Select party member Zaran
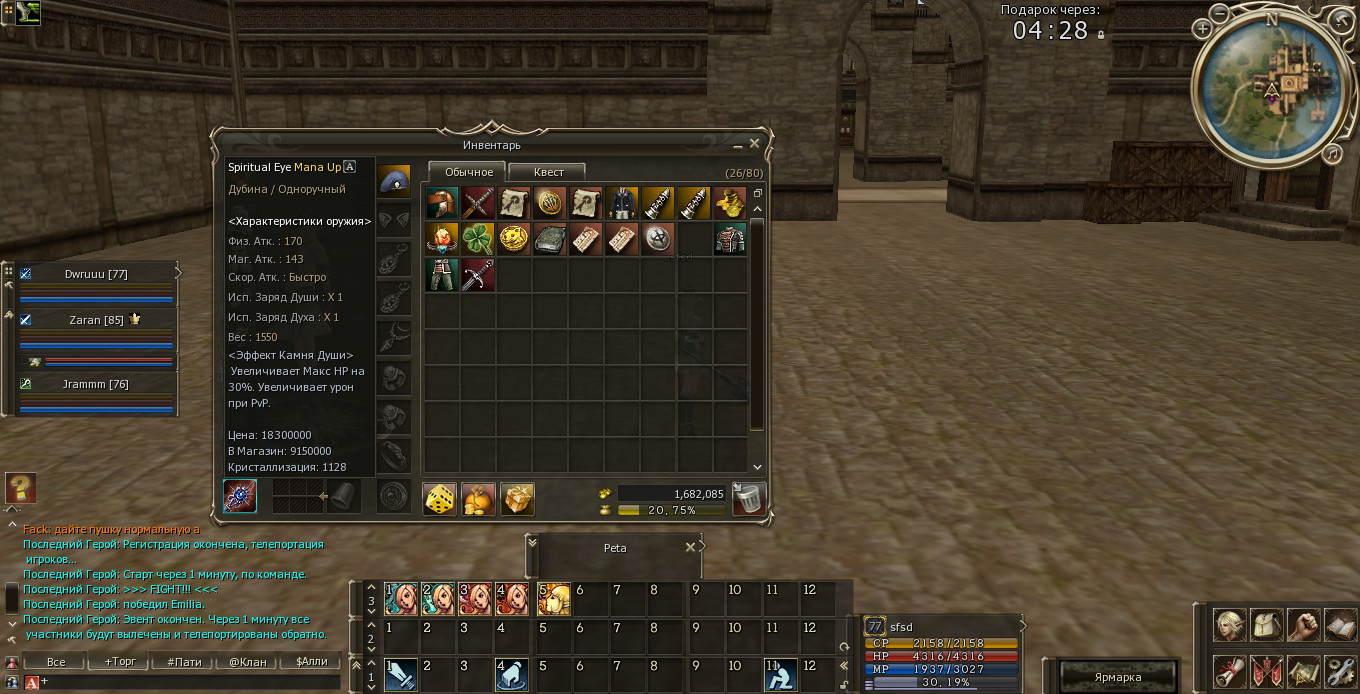1360x694 pixels. [96, 320]
